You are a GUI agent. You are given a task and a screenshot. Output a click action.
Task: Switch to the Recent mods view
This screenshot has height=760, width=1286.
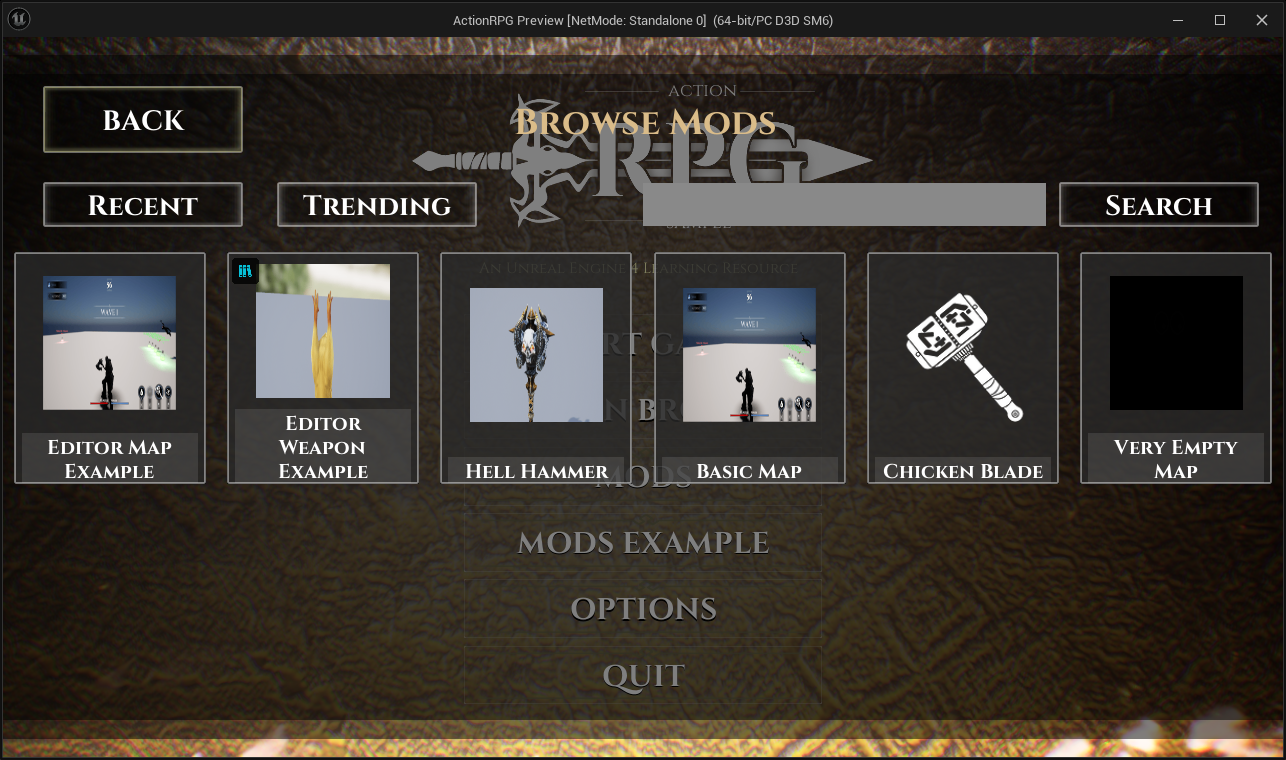click(x=142, y=204)
